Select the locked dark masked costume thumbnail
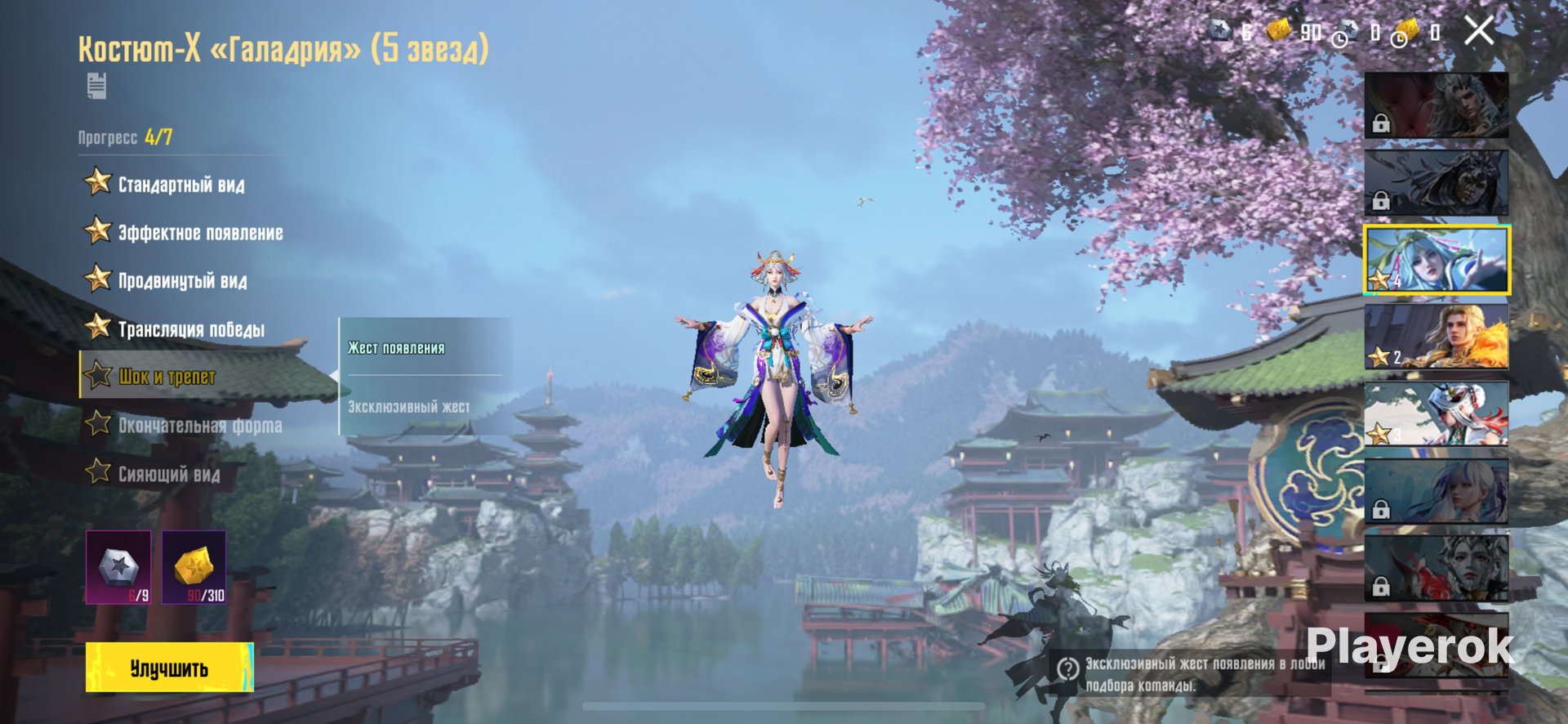Viewport: 1568px width, 724px height. click(1436, 182)
